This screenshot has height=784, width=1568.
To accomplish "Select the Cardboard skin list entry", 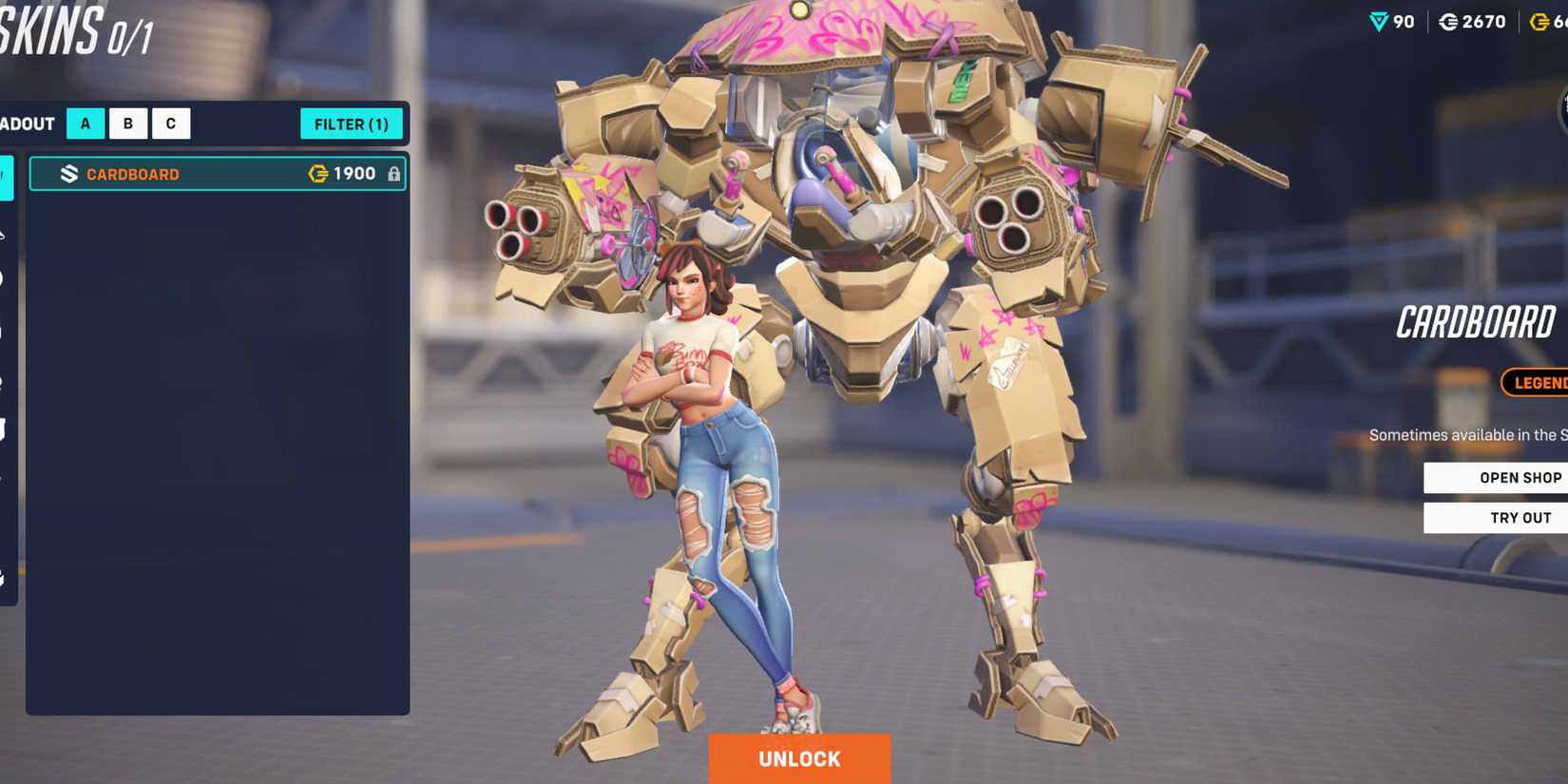I will tap(217, 174).
